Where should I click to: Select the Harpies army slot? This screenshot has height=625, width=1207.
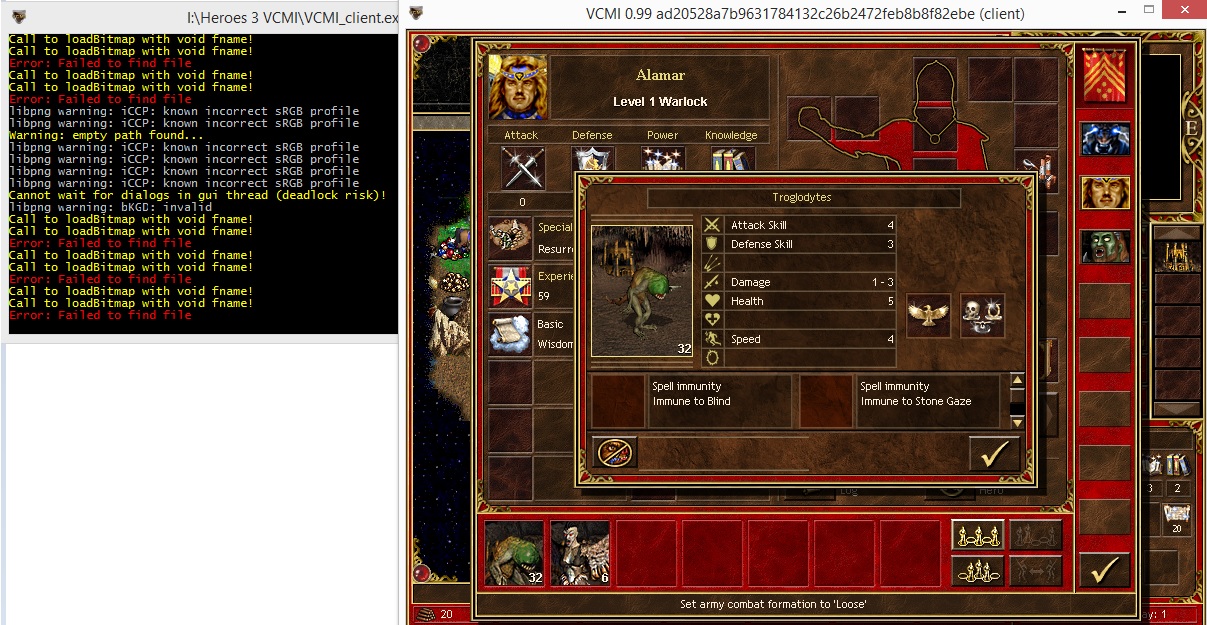click(580, 553)
